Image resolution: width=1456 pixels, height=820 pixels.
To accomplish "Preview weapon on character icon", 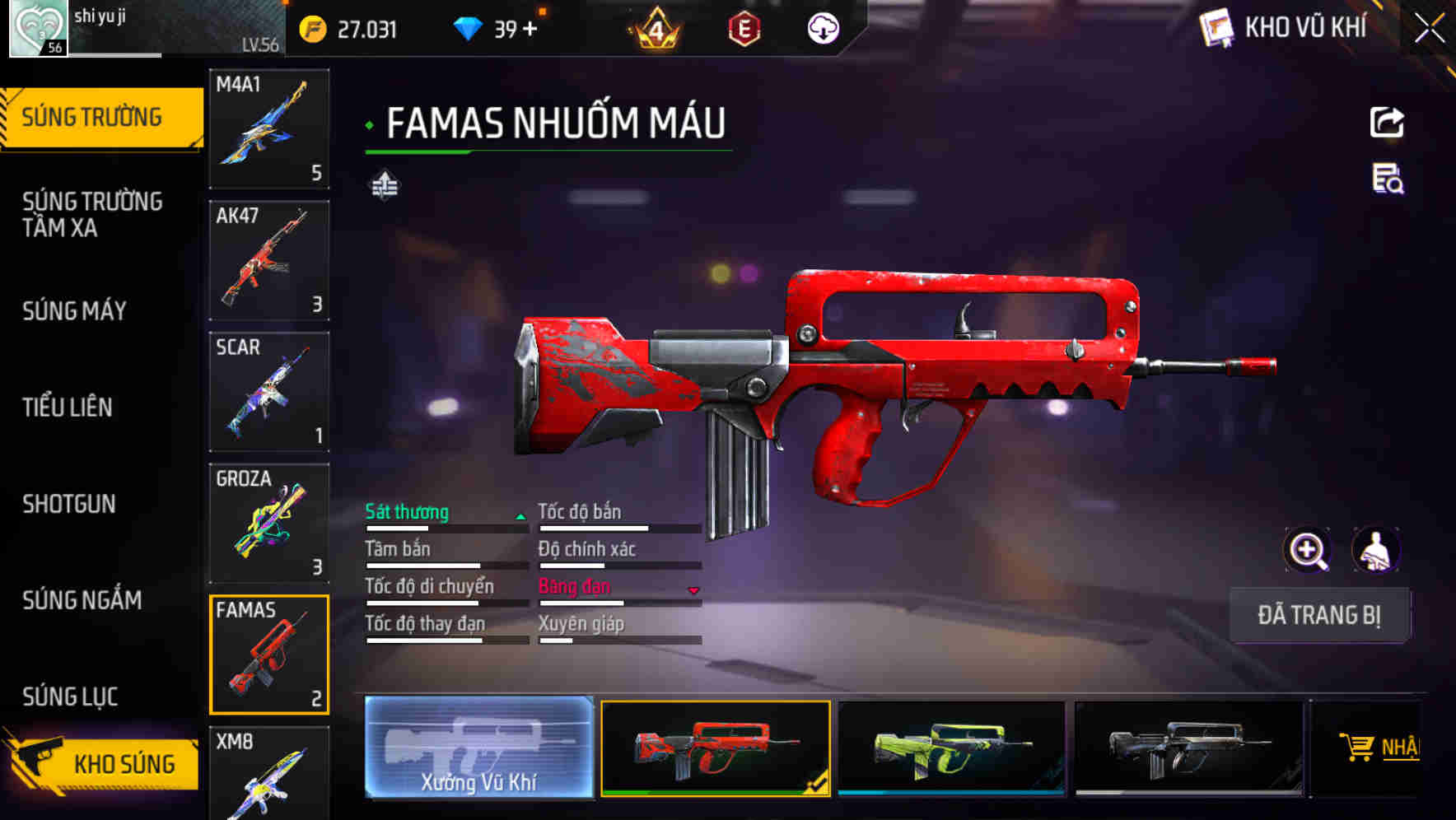I will click(1375, 550).
